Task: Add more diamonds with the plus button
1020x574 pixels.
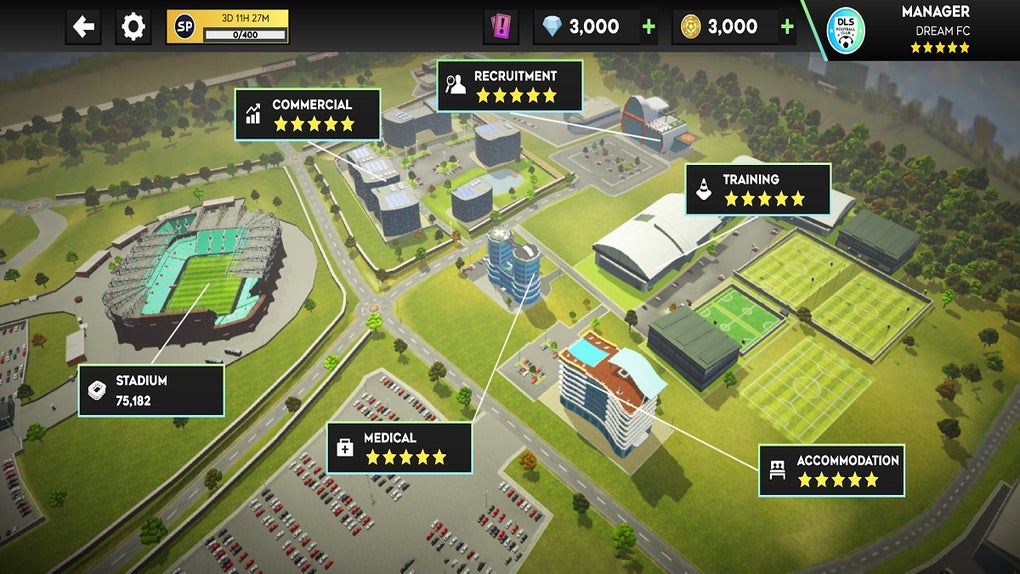Action: [649, 27]
